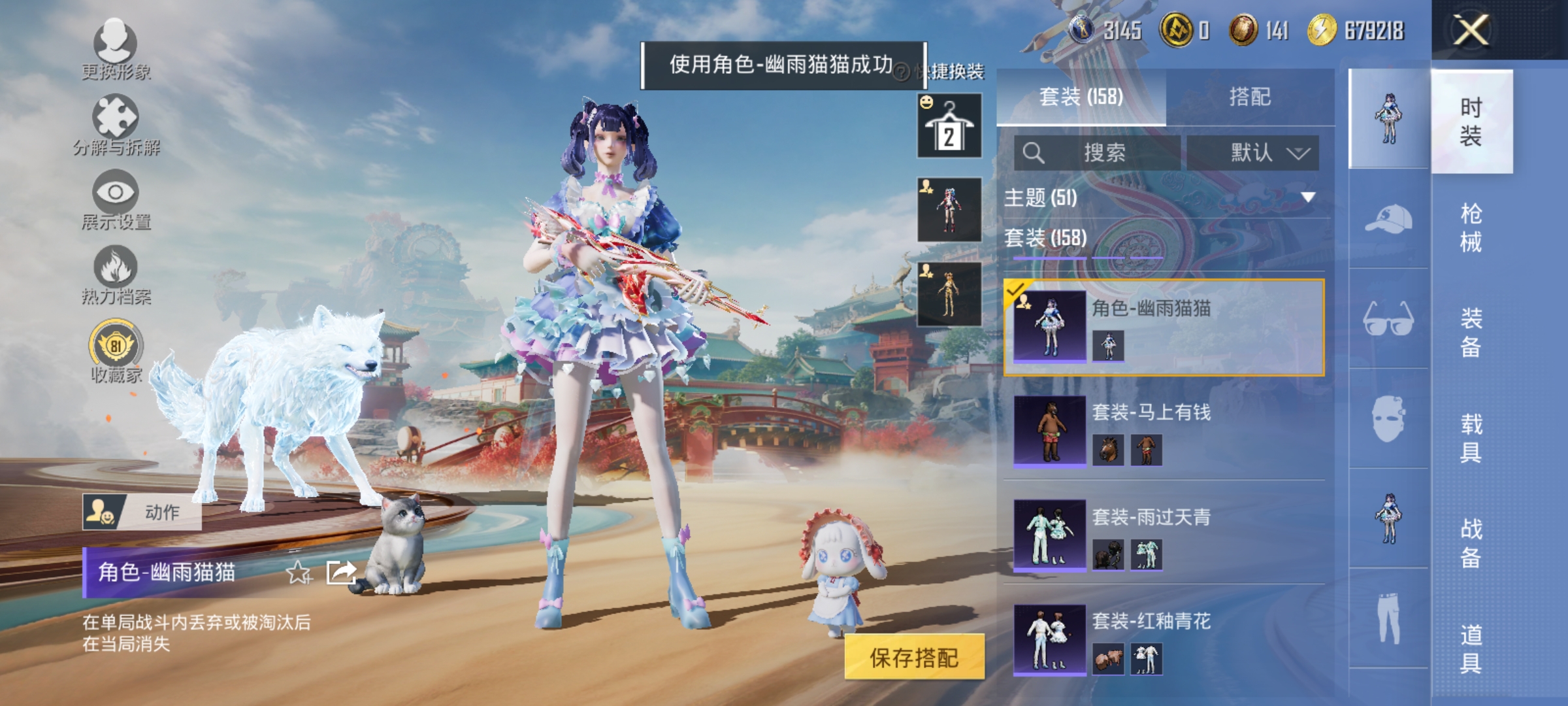Open the hanger quick-outfit icon
This screenshot has height=706, width=1568.
(x=949, y=124)
